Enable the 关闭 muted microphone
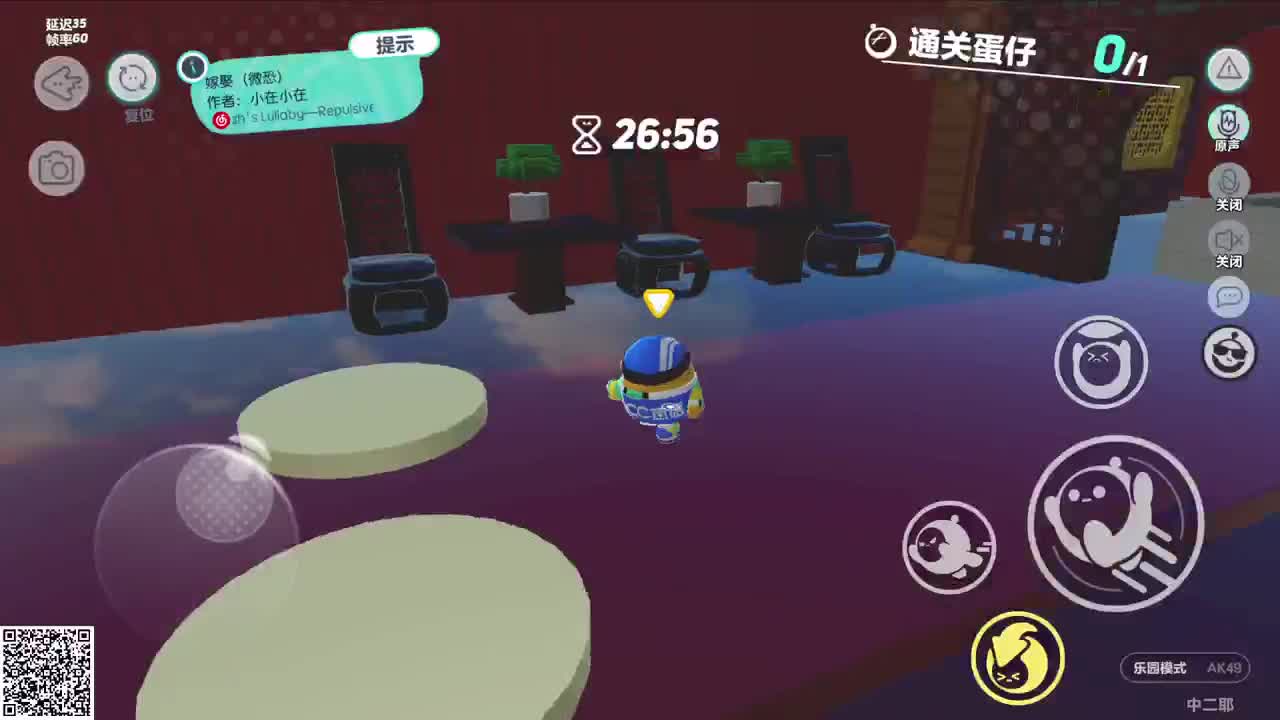 (1228, 182)
